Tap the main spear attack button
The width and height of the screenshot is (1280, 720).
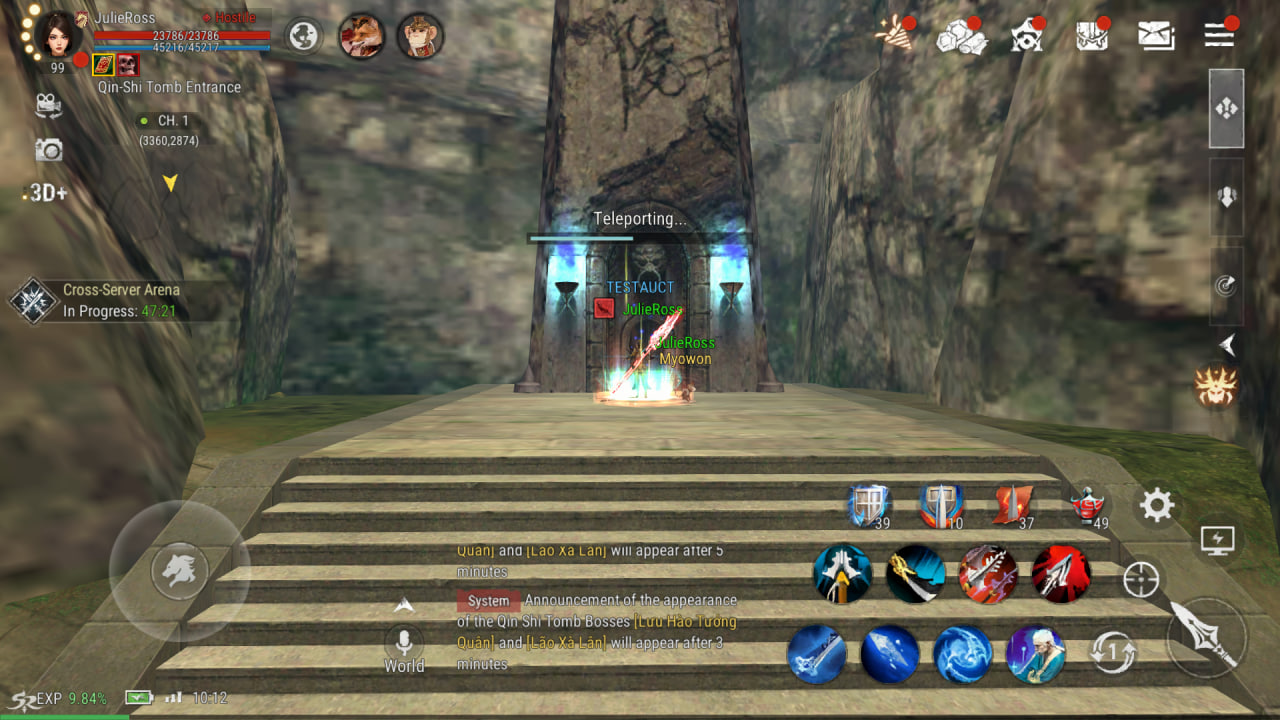point(1207,636)
